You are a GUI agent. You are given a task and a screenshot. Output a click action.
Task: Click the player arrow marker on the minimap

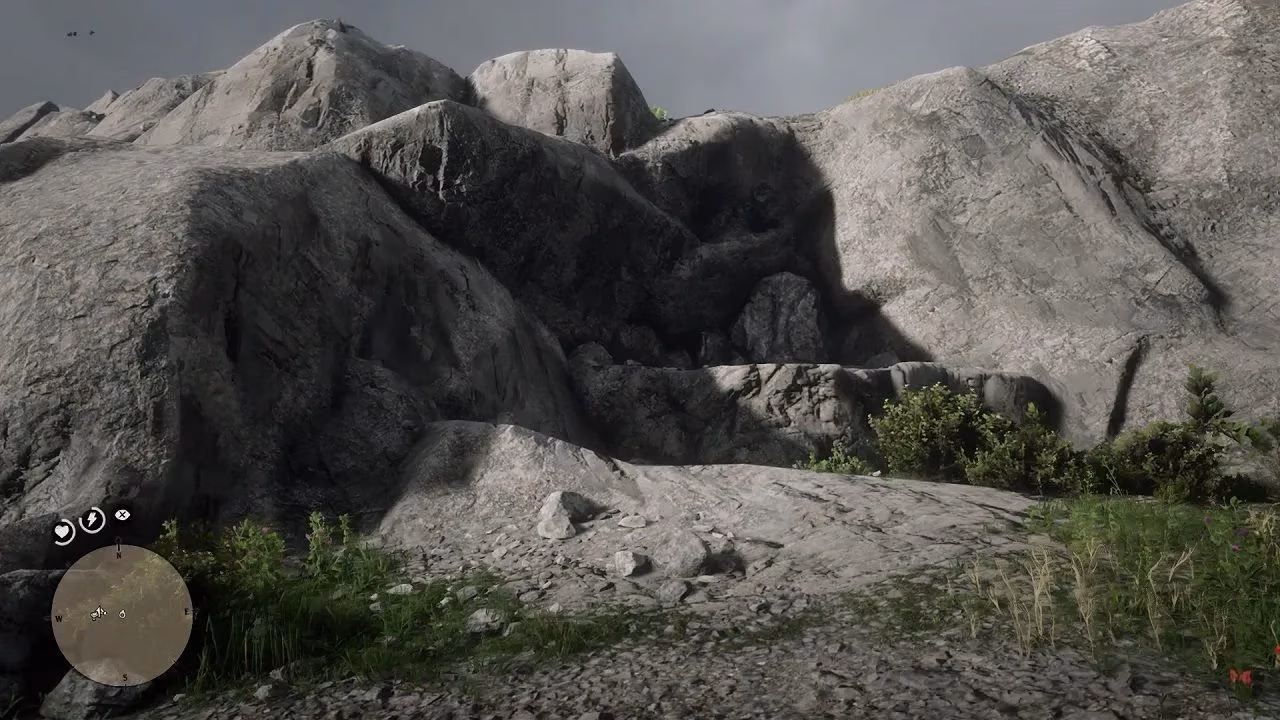100,610
